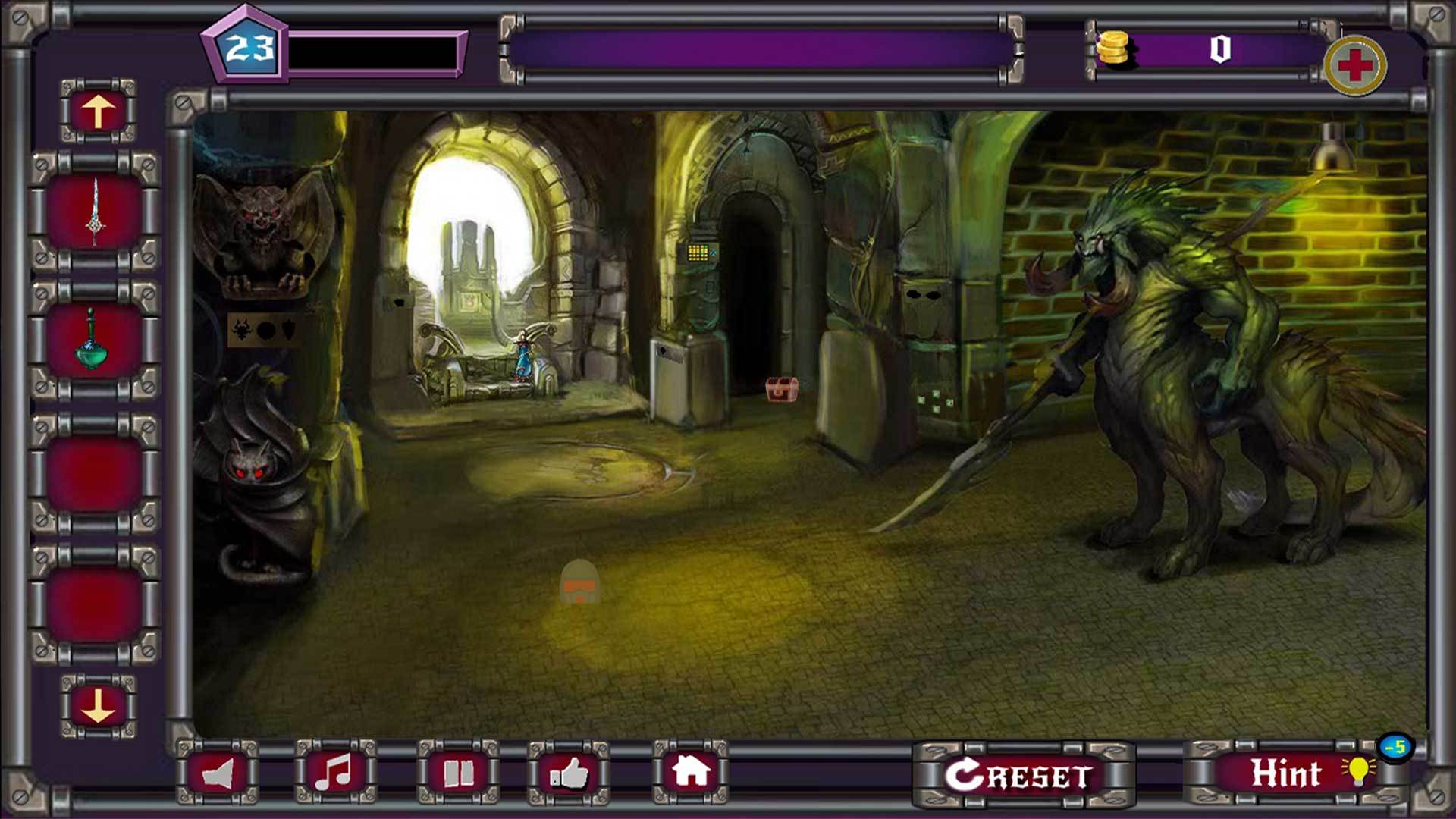Open the small treasure chest on floor
1456x819 pixels.
(781, 388)
